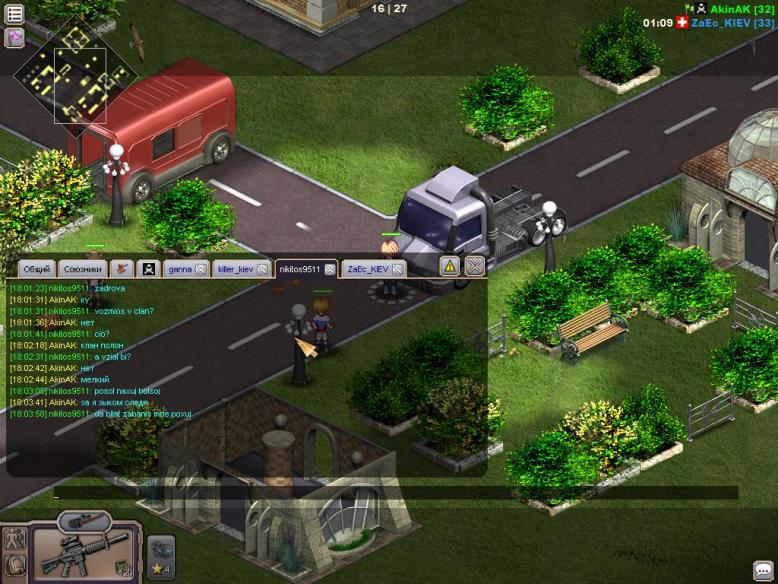
Task: Switch to the ganna chat tab
Action: [x=180, y=269]
